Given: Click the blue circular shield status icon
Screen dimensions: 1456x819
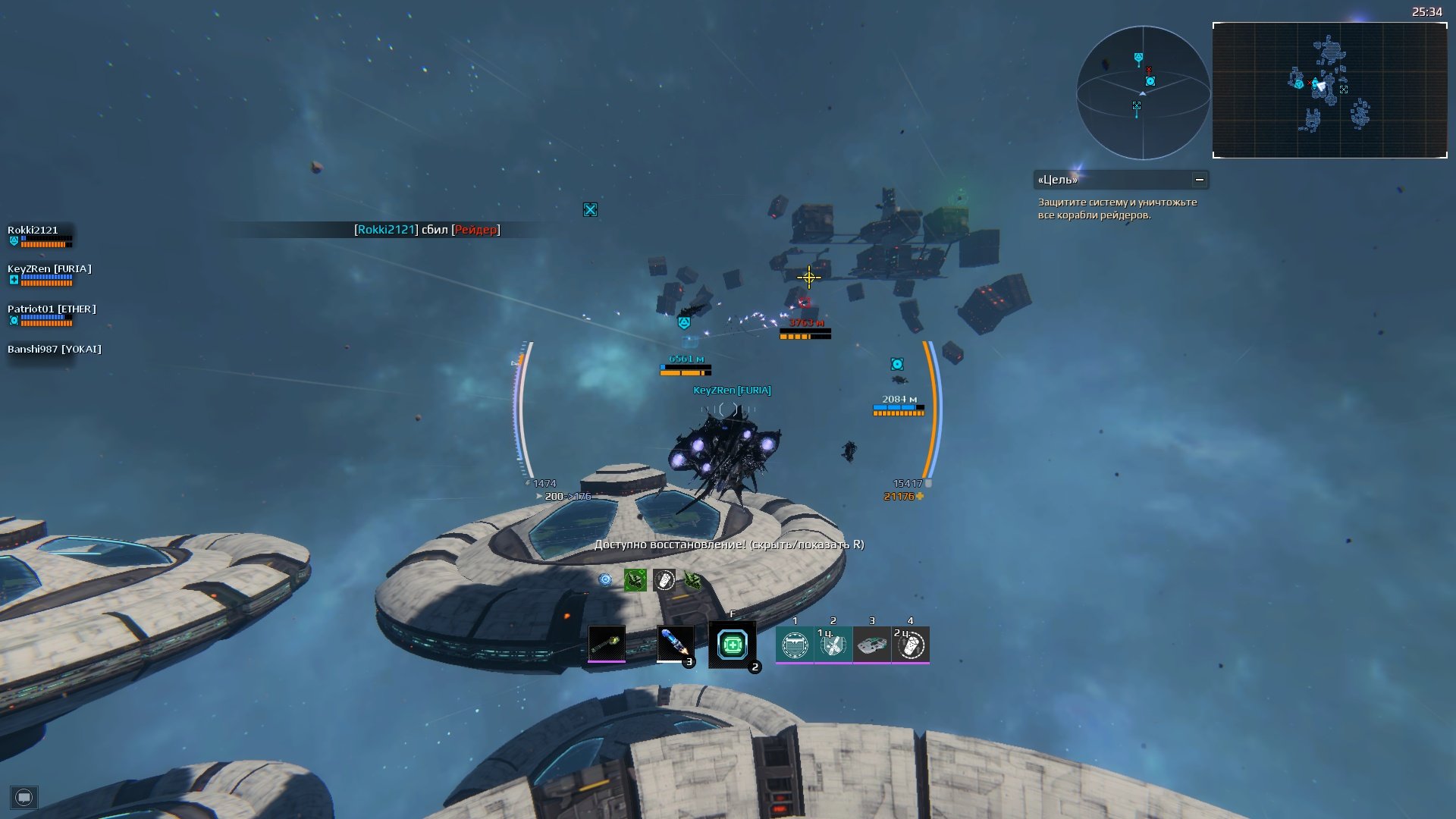Looking at the screenshot, I should pos(605,580).
